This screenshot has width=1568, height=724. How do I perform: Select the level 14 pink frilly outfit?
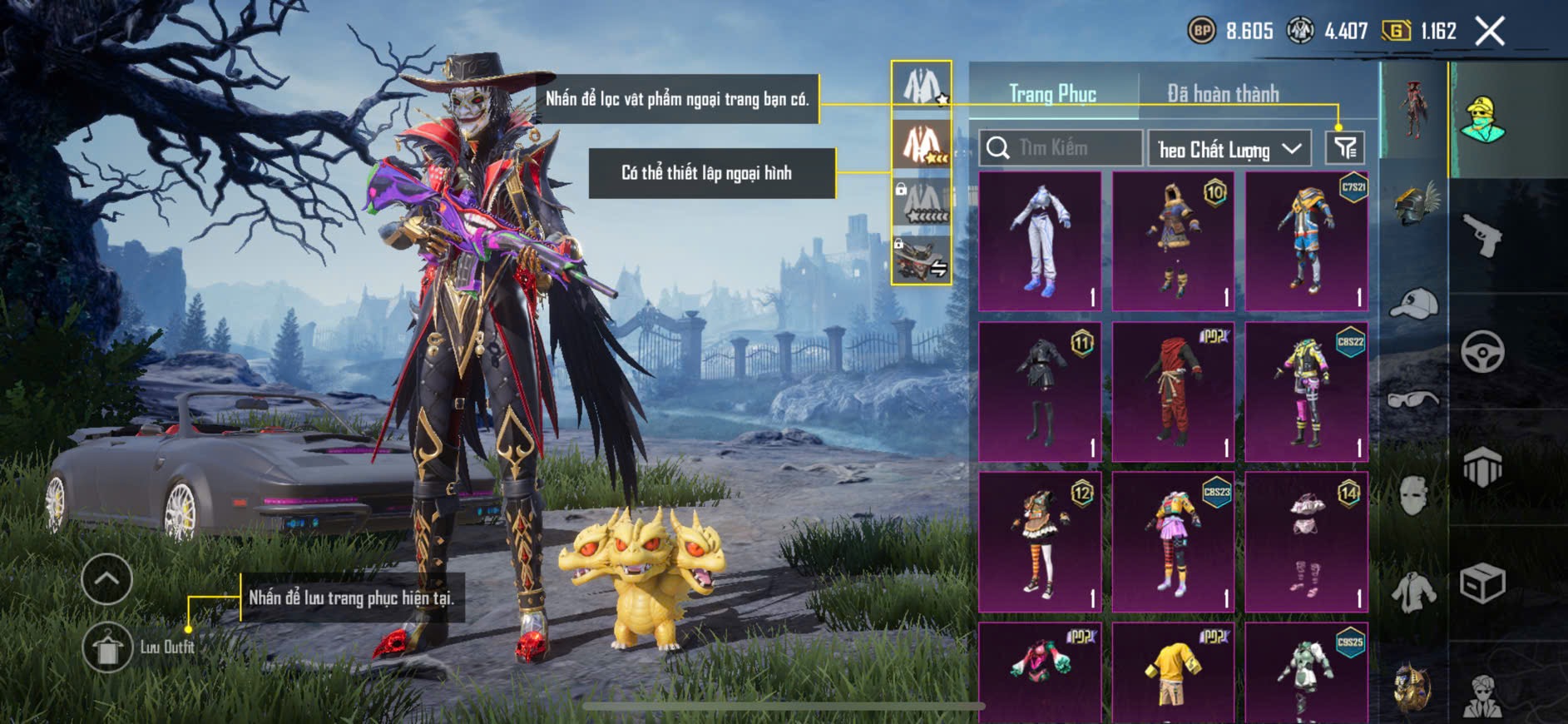(1306, 542)
